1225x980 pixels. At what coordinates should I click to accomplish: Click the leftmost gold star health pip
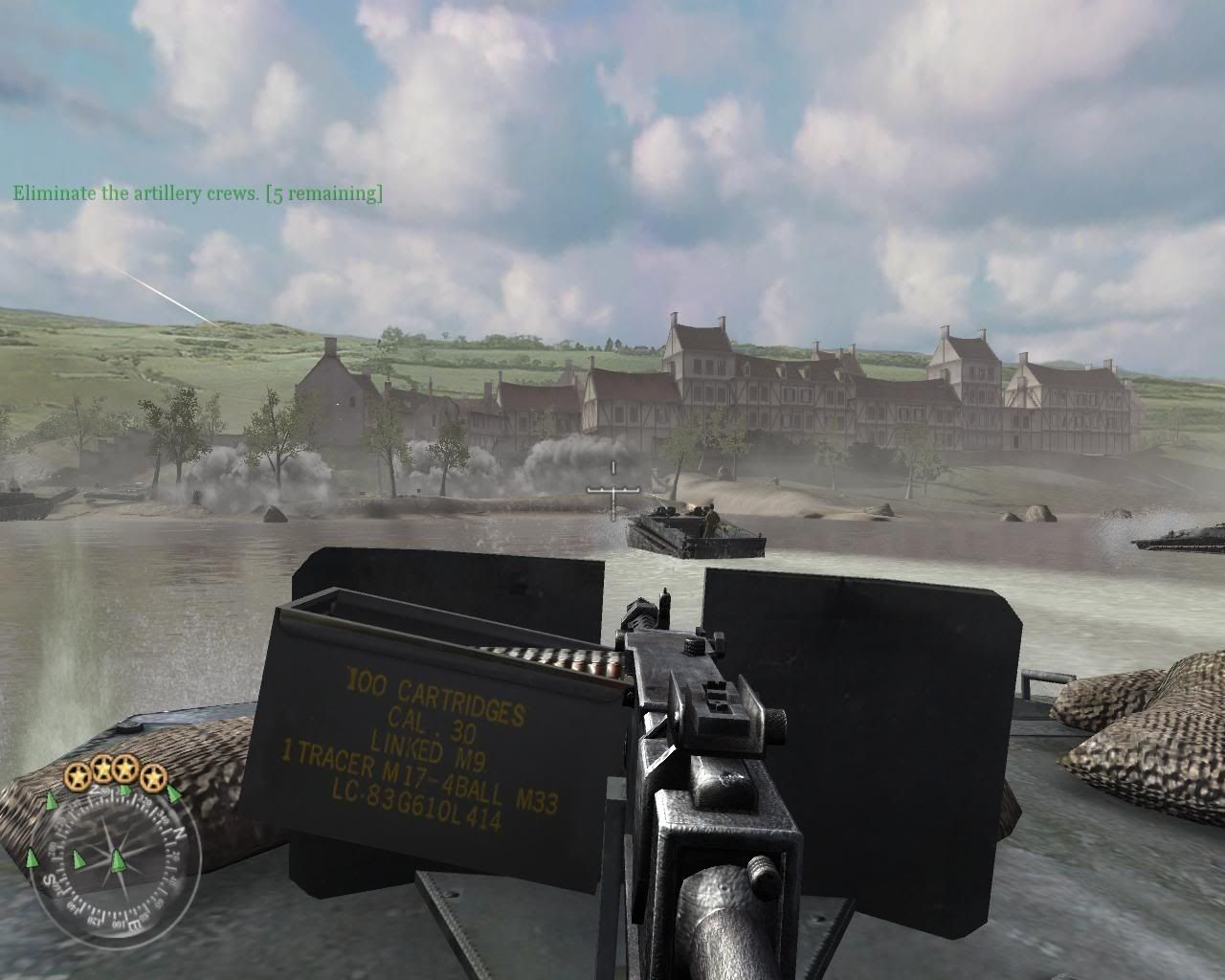coord(78,775)
